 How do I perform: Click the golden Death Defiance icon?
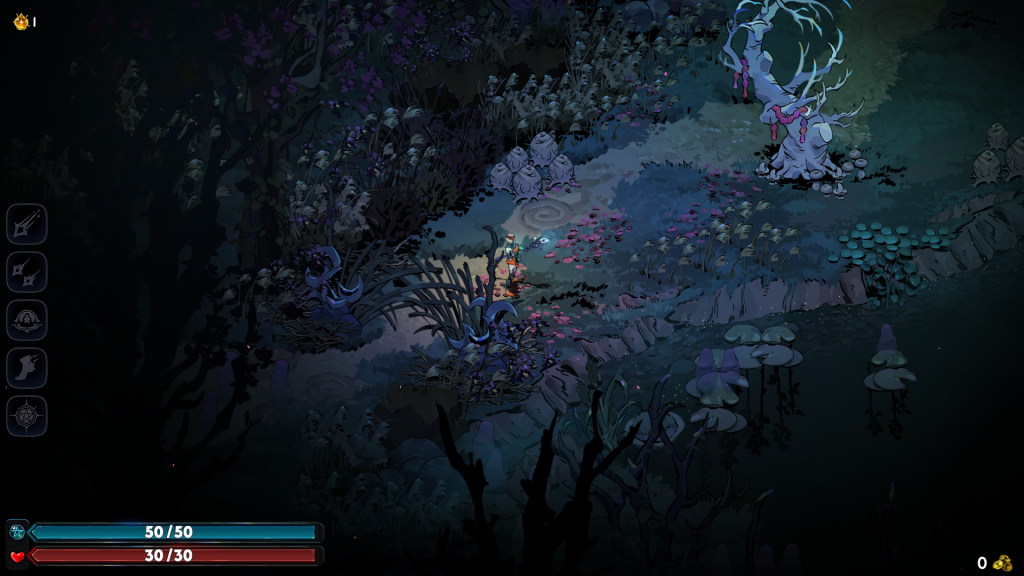(x=20, y=21)
